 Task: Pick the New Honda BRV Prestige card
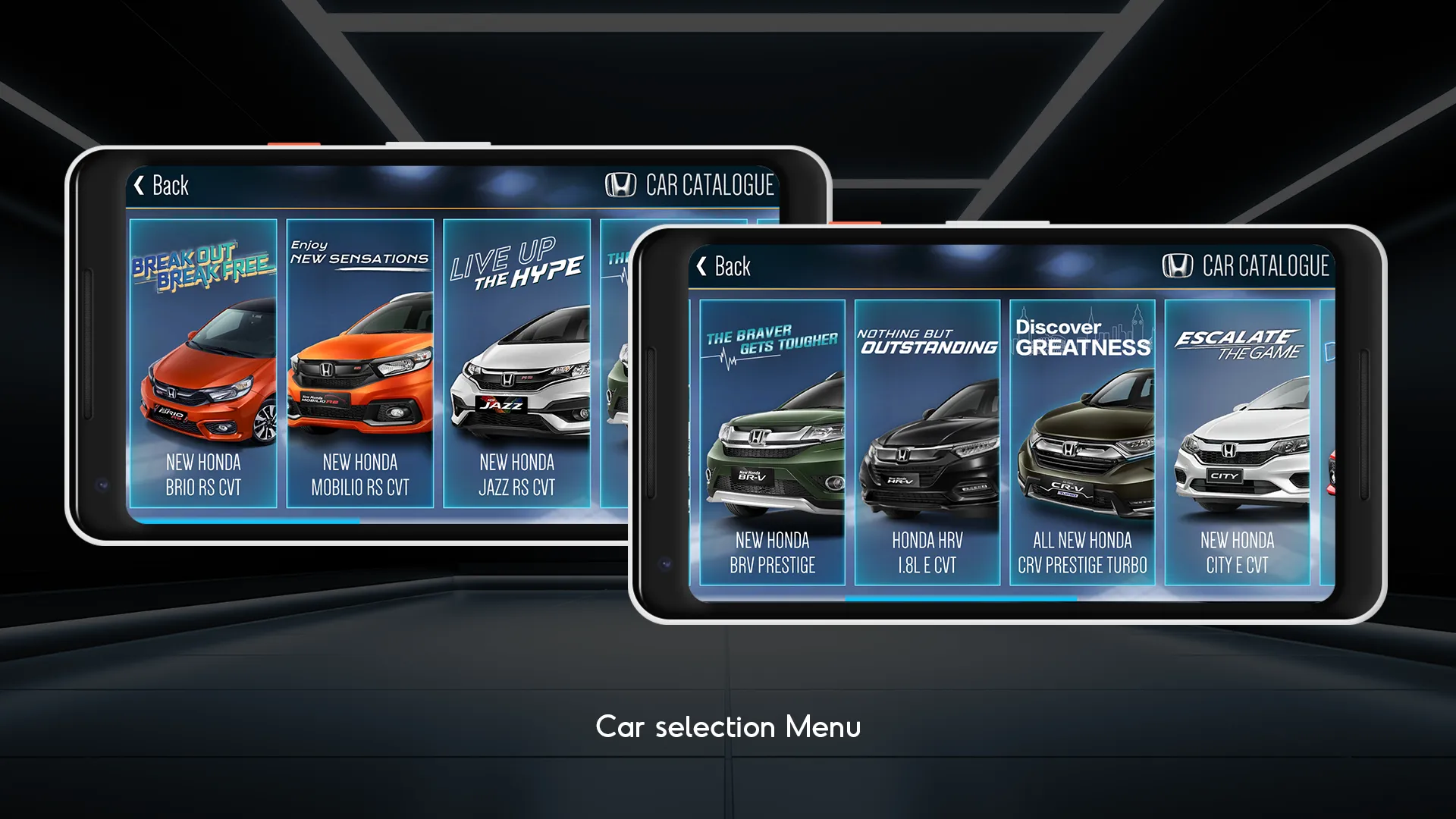click(772, 443)
